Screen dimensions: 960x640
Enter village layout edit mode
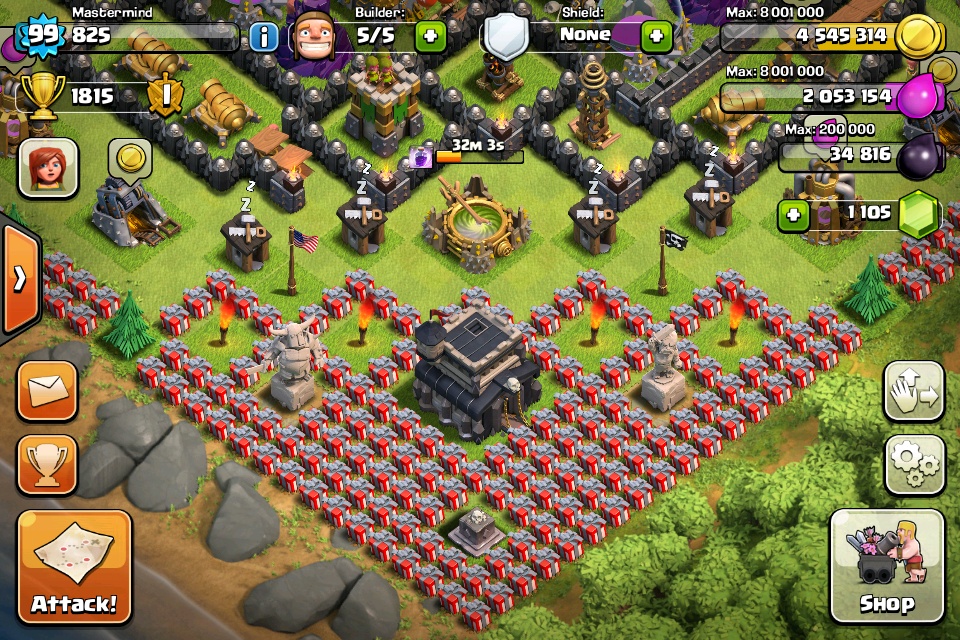coord(914,392)
